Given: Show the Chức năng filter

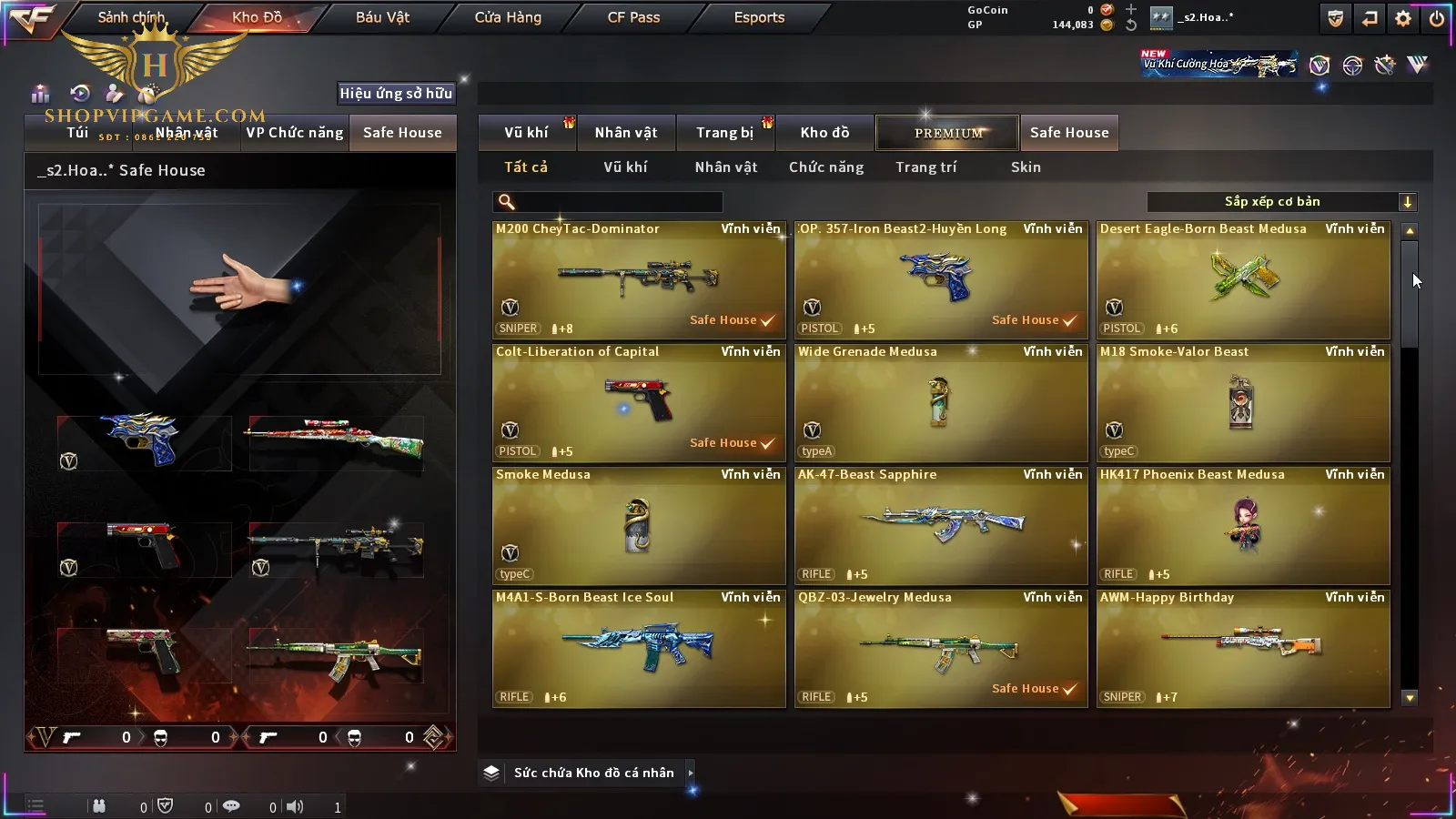Looking at the screenshot, I should [826, 167].
